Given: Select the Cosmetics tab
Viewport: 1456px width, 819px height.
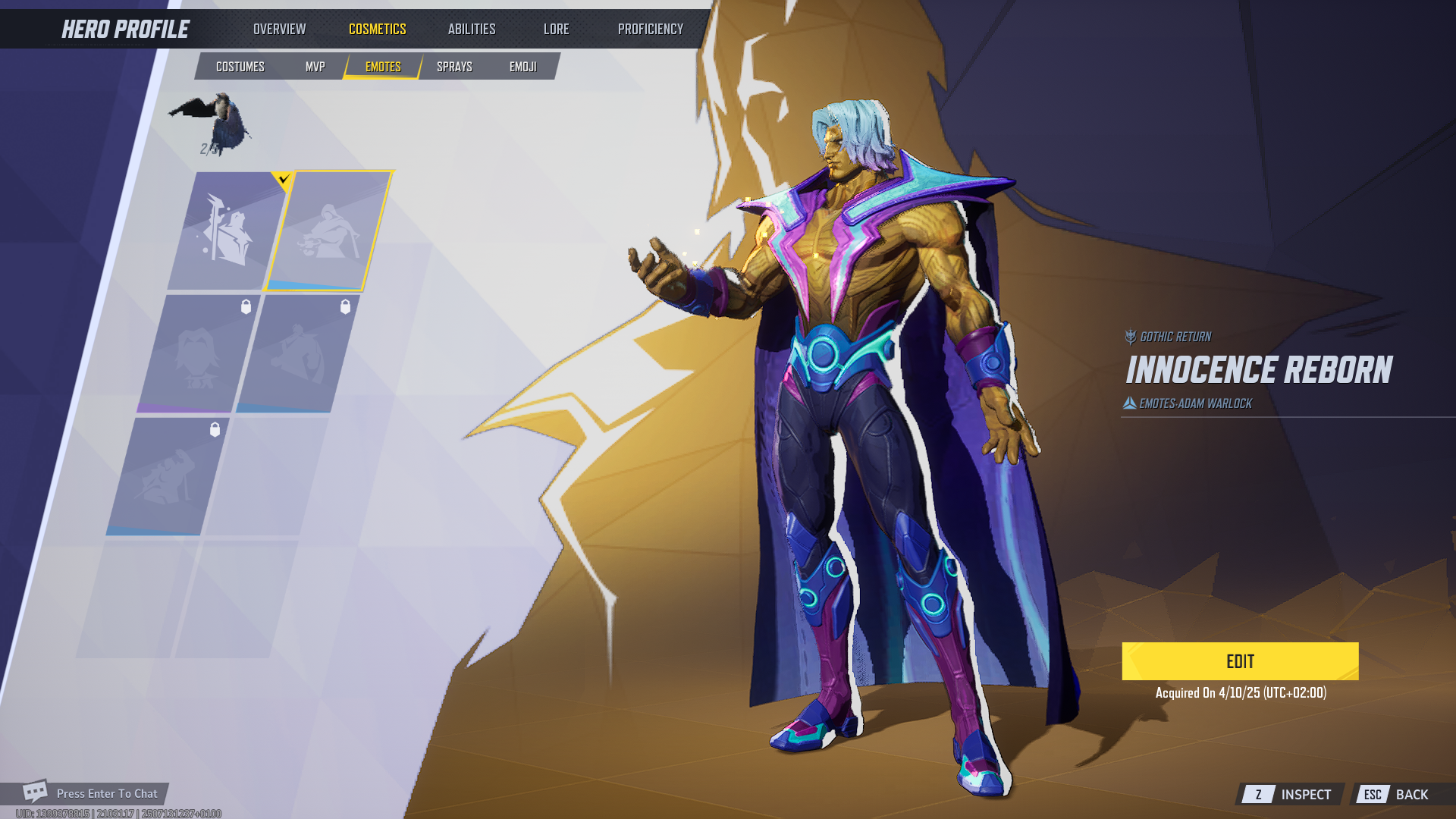Looking at the screenshot, I should [x=377, y=29].
